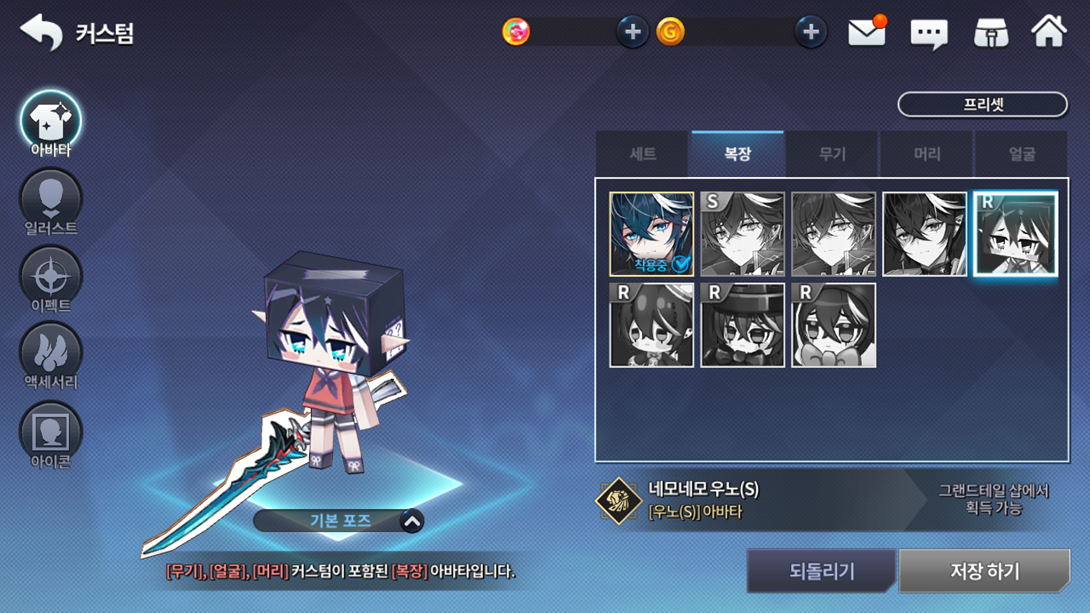Open the 이펙트 category

[51, 278]
